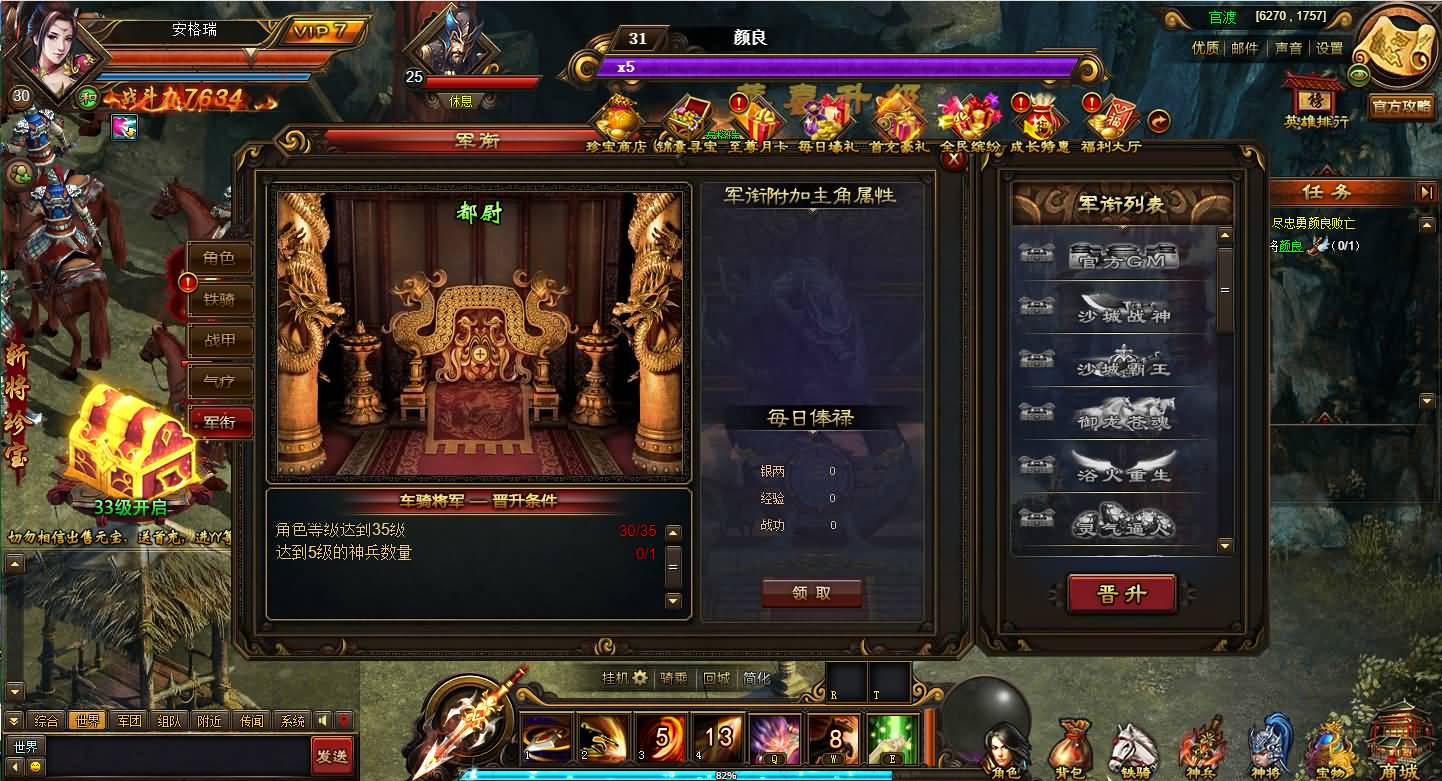Switch to the 世界 chat tab
The width and height of the screenshot is (1442, 781).
(x=87, y=720)
